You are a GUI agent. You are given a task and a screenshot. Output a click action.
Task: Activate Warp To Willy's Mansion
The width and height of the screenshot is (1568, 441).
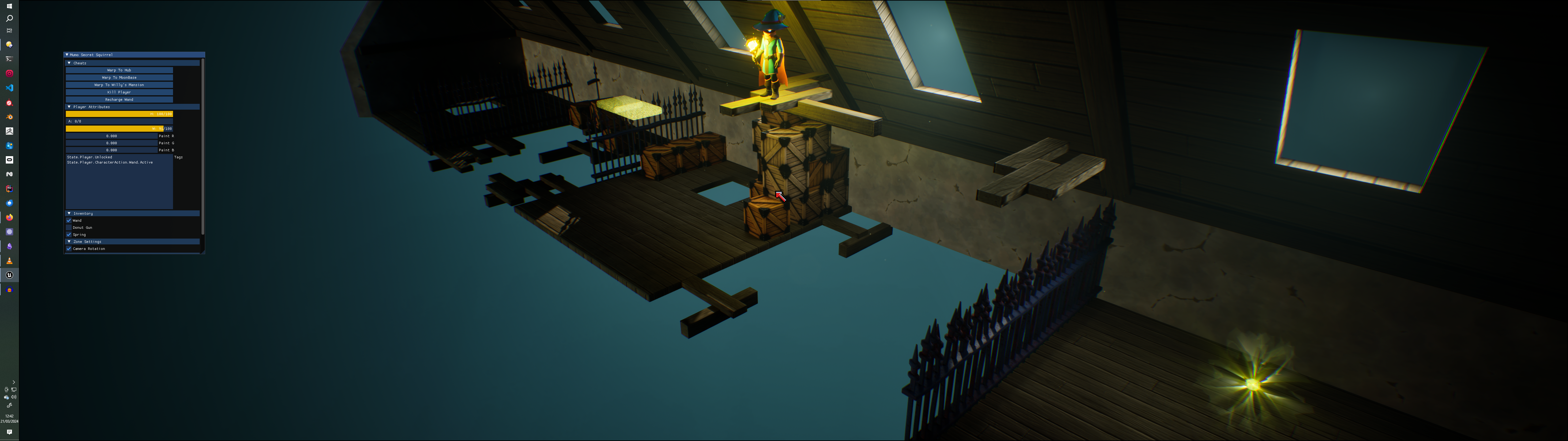pyautogui.click(x=119, y=85)
